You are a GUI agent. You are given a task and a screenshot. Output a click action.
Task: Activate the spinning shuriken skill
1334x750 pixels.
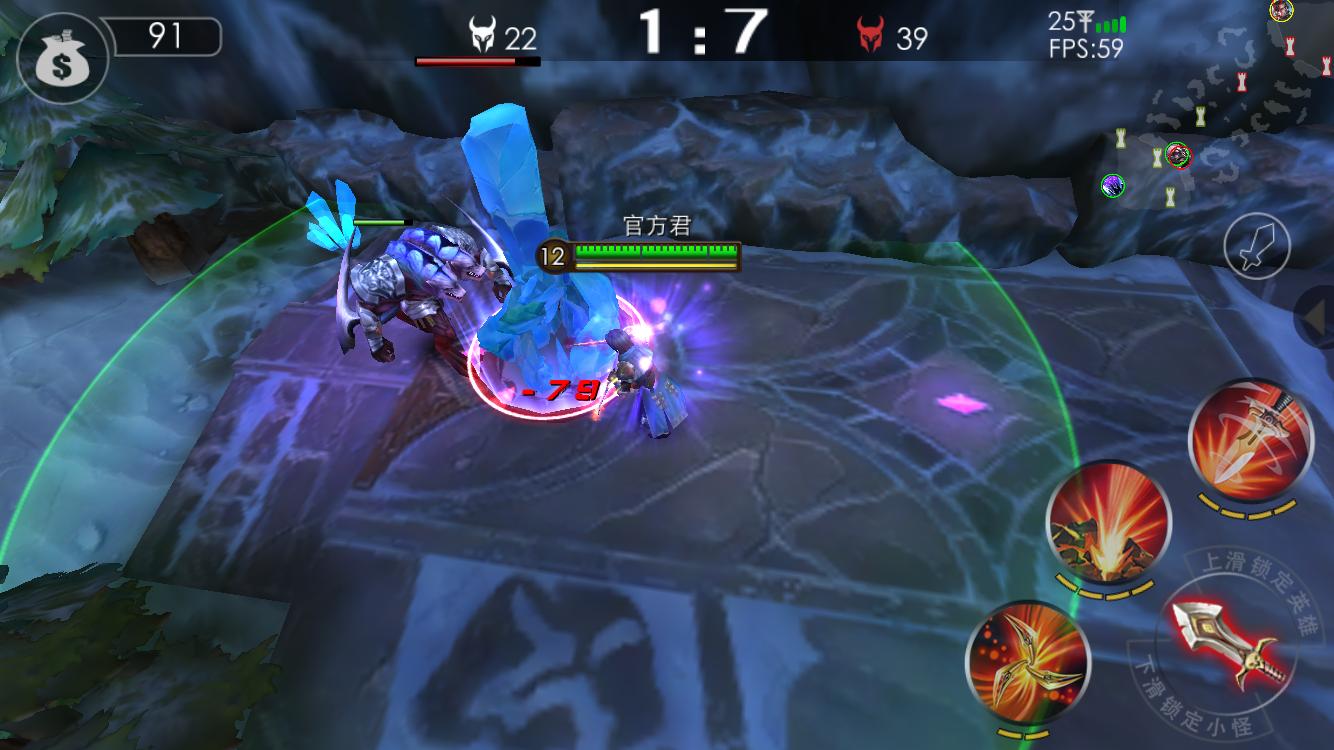point(1027,661)
